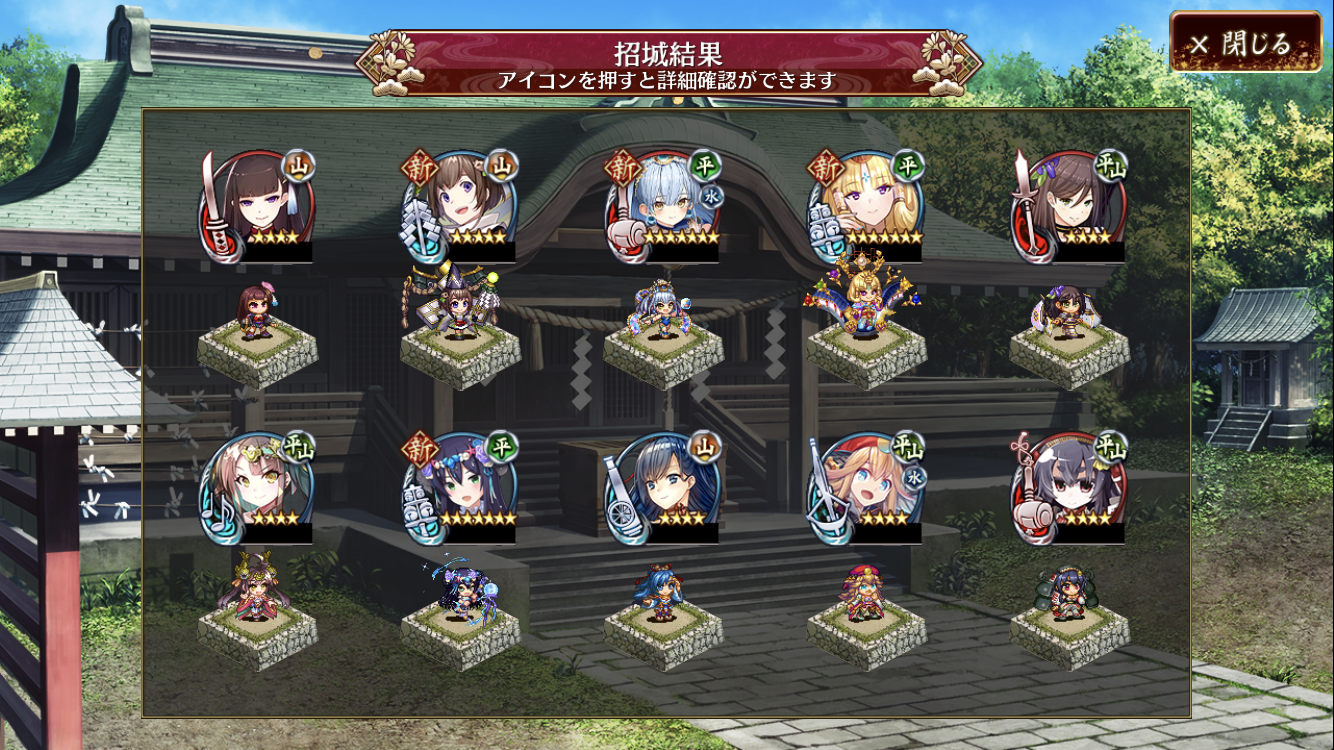Screen dimensions: 1334x750
Task: Select the black-haired red-eyed girl portrait
Action: pos(1070,488)
